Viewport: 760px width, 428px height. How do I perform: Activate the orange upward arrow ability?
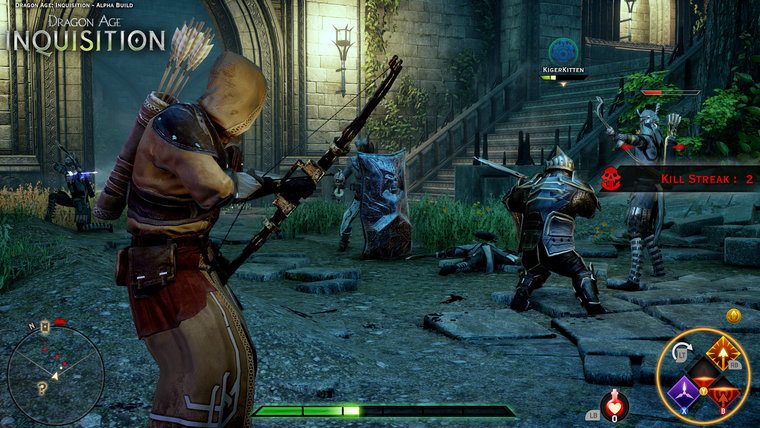(724, 351)
